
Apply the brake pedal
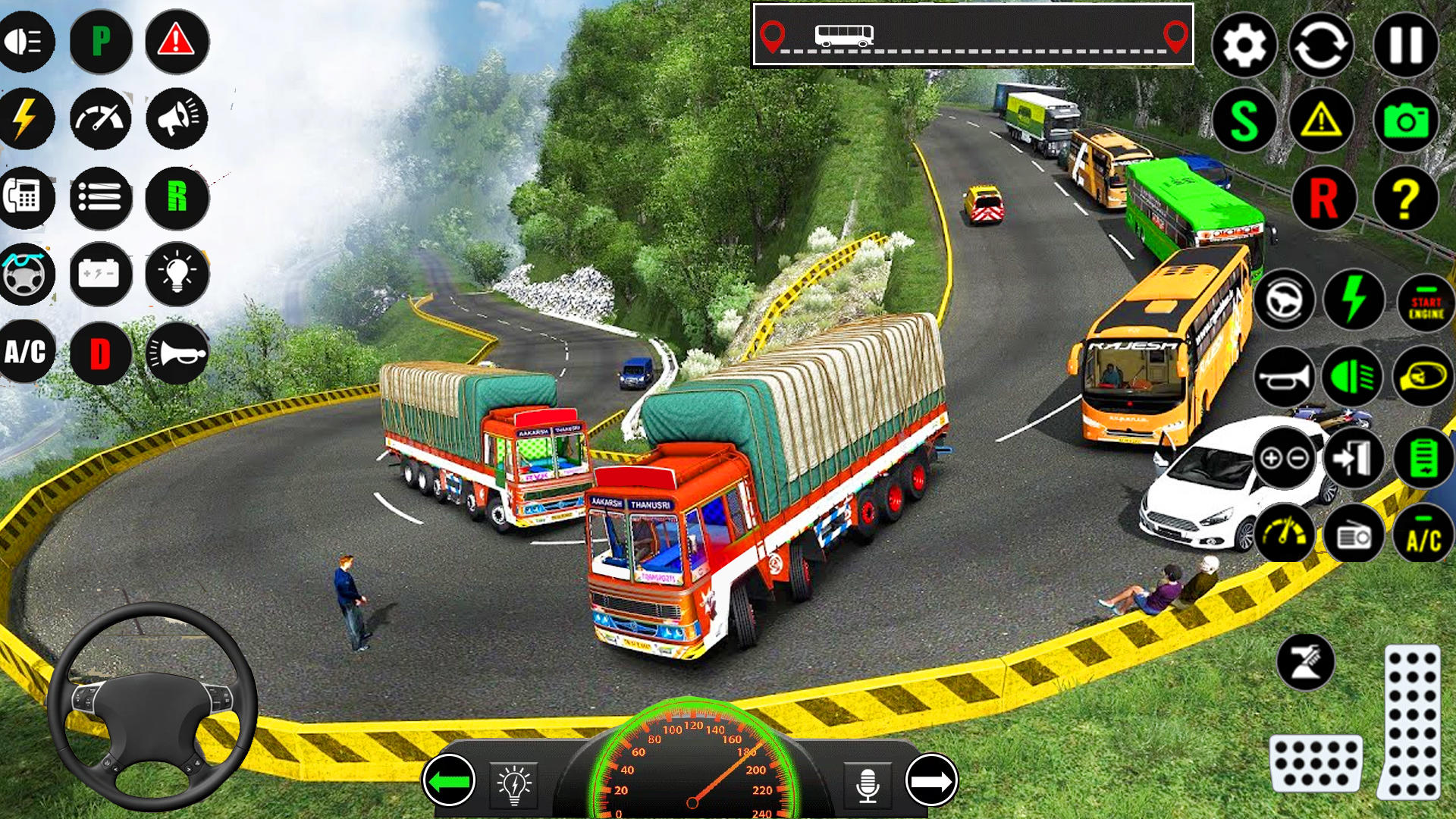click(1316, 762)
